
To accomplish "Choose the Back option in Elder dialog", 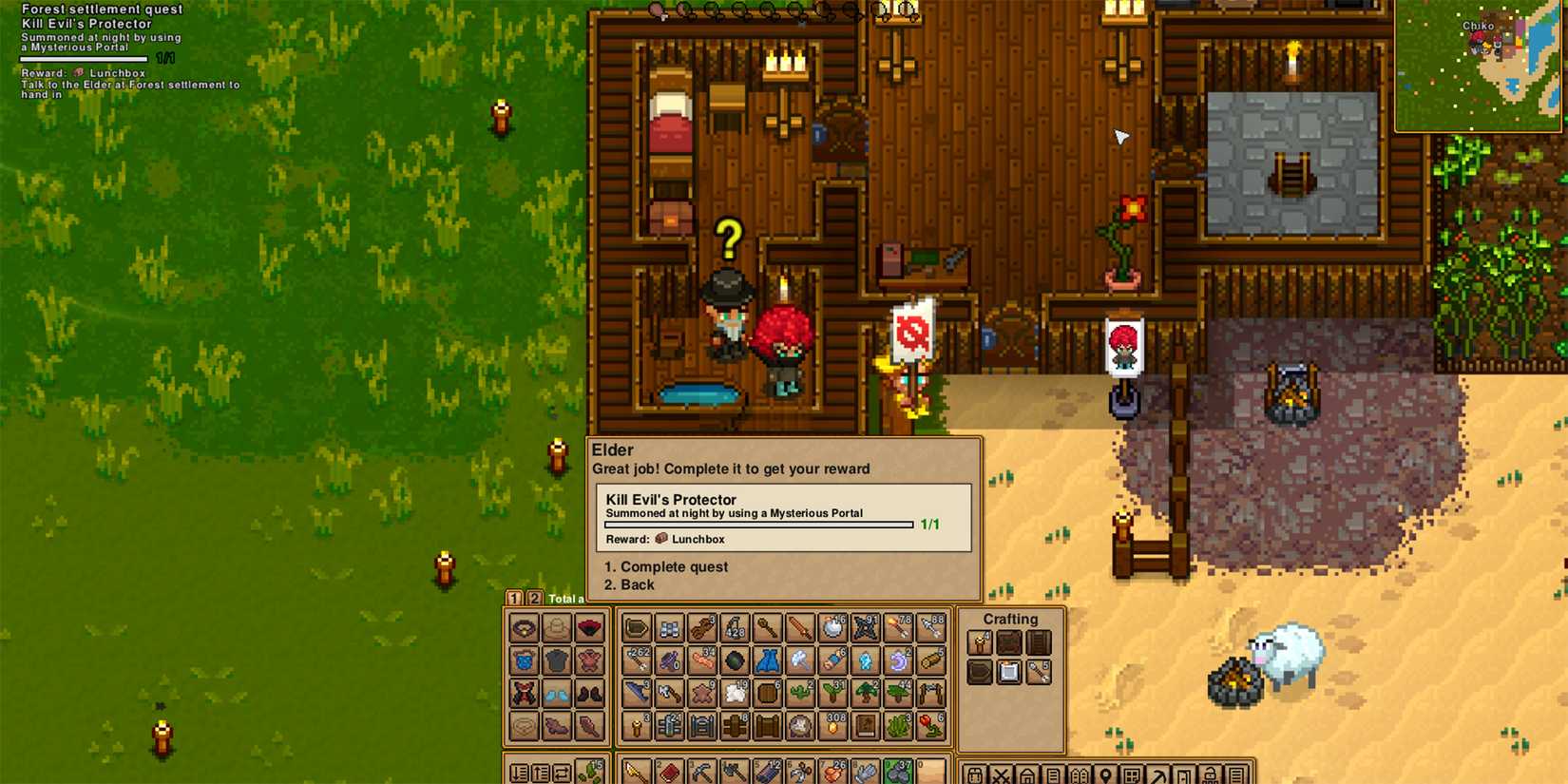I will tap(631, 584).
